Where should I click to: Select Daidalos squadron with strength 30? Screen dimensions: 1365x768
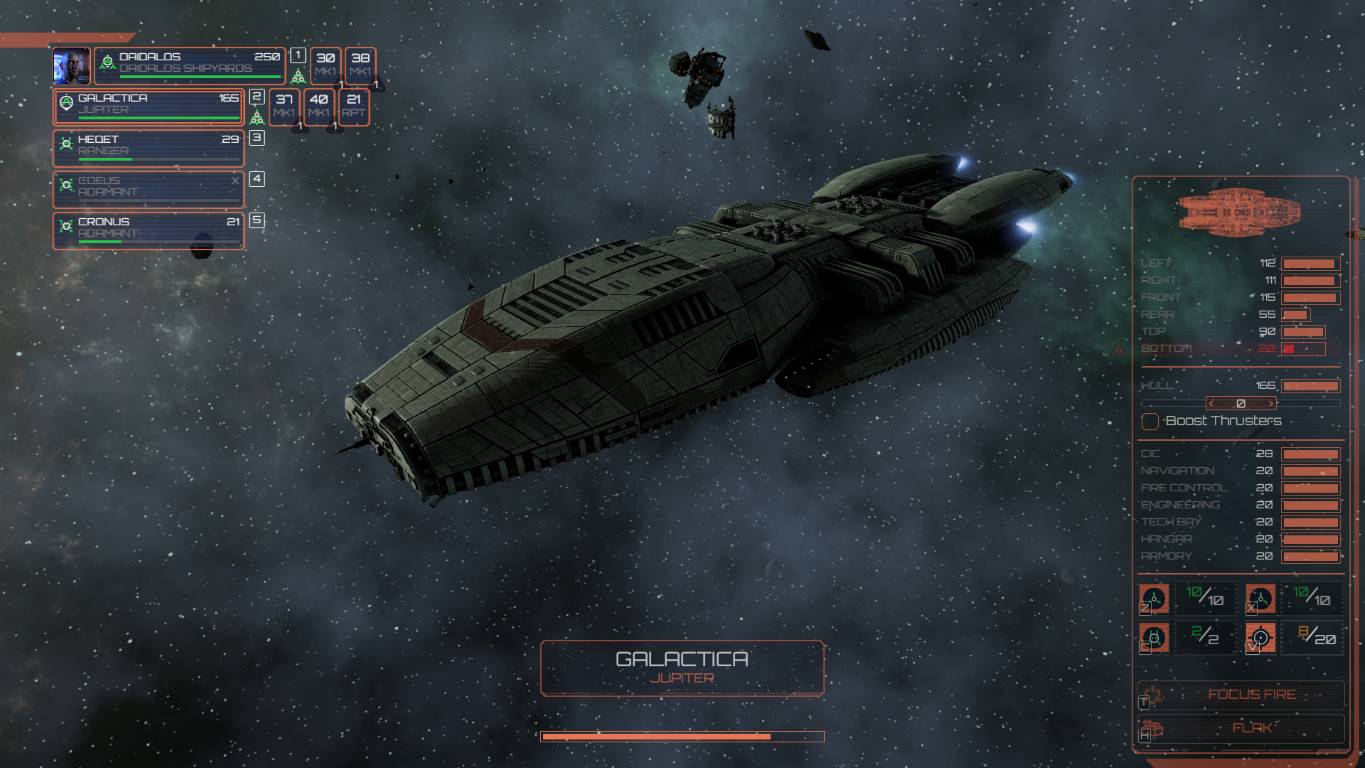325,65
